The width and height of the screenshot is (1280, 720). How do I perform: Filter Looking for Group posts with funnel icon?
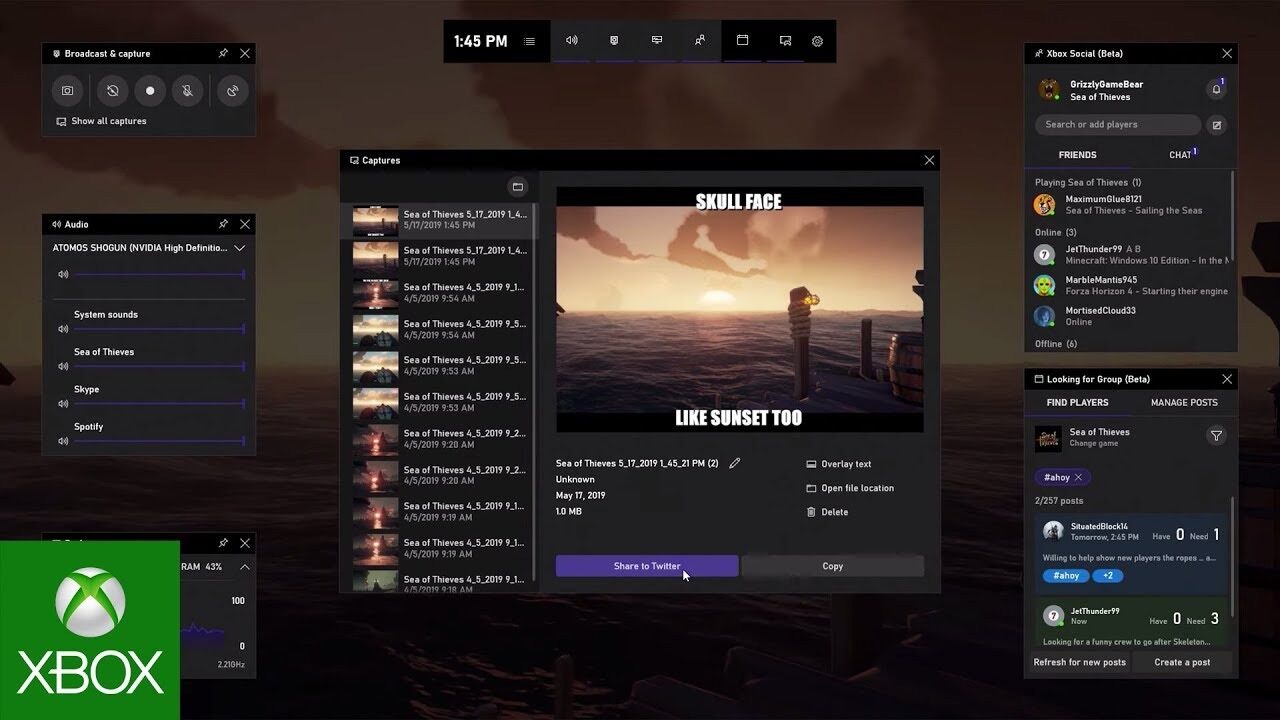pos(1216,436)
